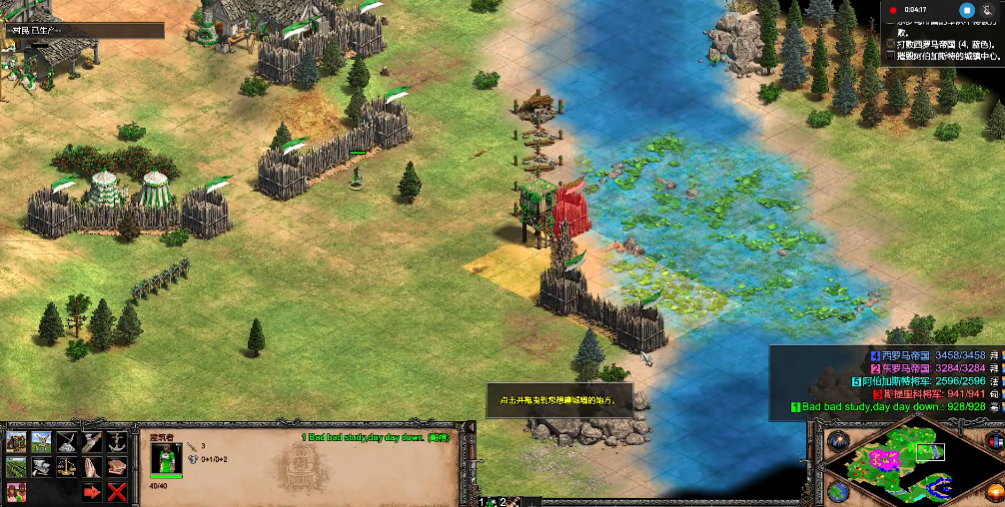
Task: Select the blacksmith anvil icon
Action: point(41,466)
